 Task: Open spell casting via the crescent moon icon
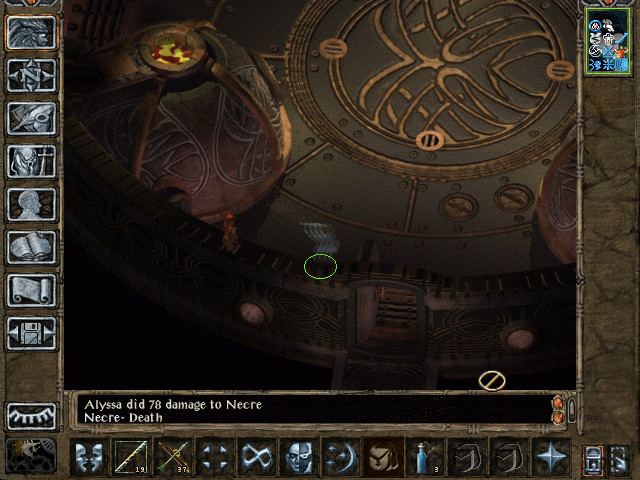coord(341,457)
